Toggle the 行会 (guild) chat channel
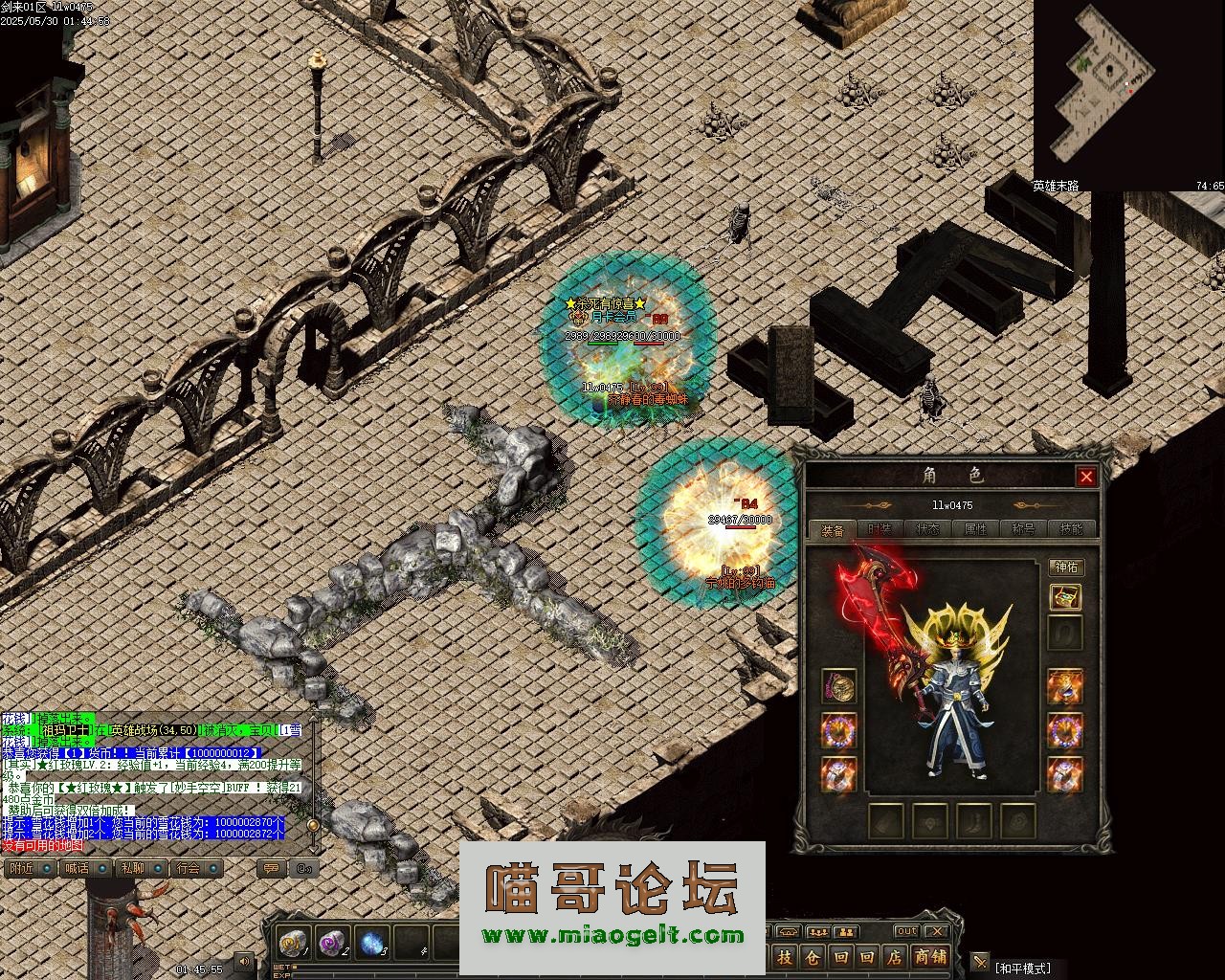Image resolution: width=1225 pixels, height=980 pixels. 189,868
